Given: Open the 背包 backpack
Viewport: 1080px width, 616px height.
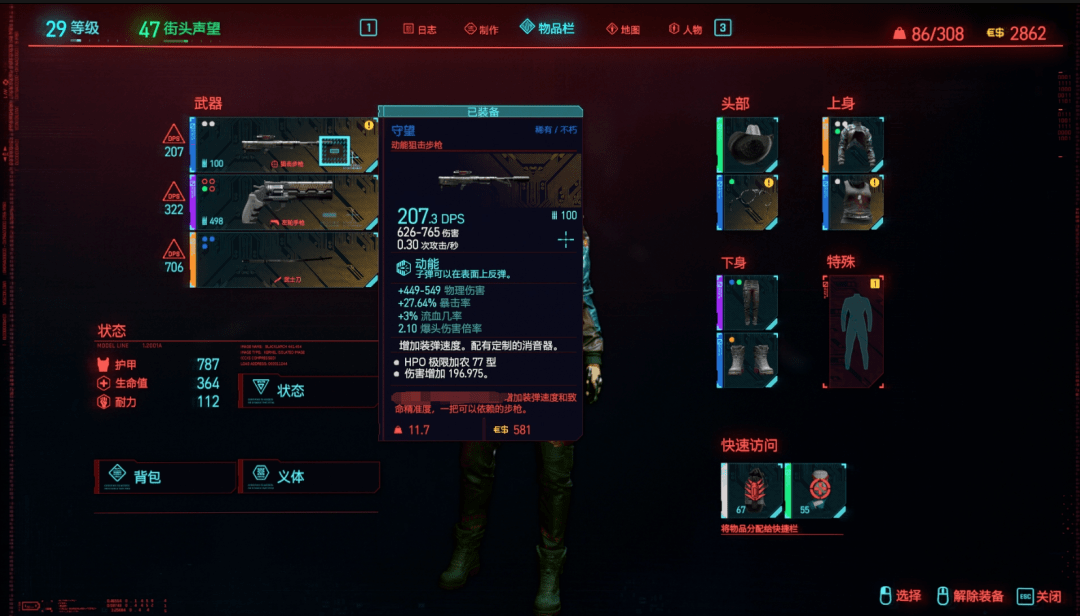Looking at the screenshot, I should coord(165,476).
